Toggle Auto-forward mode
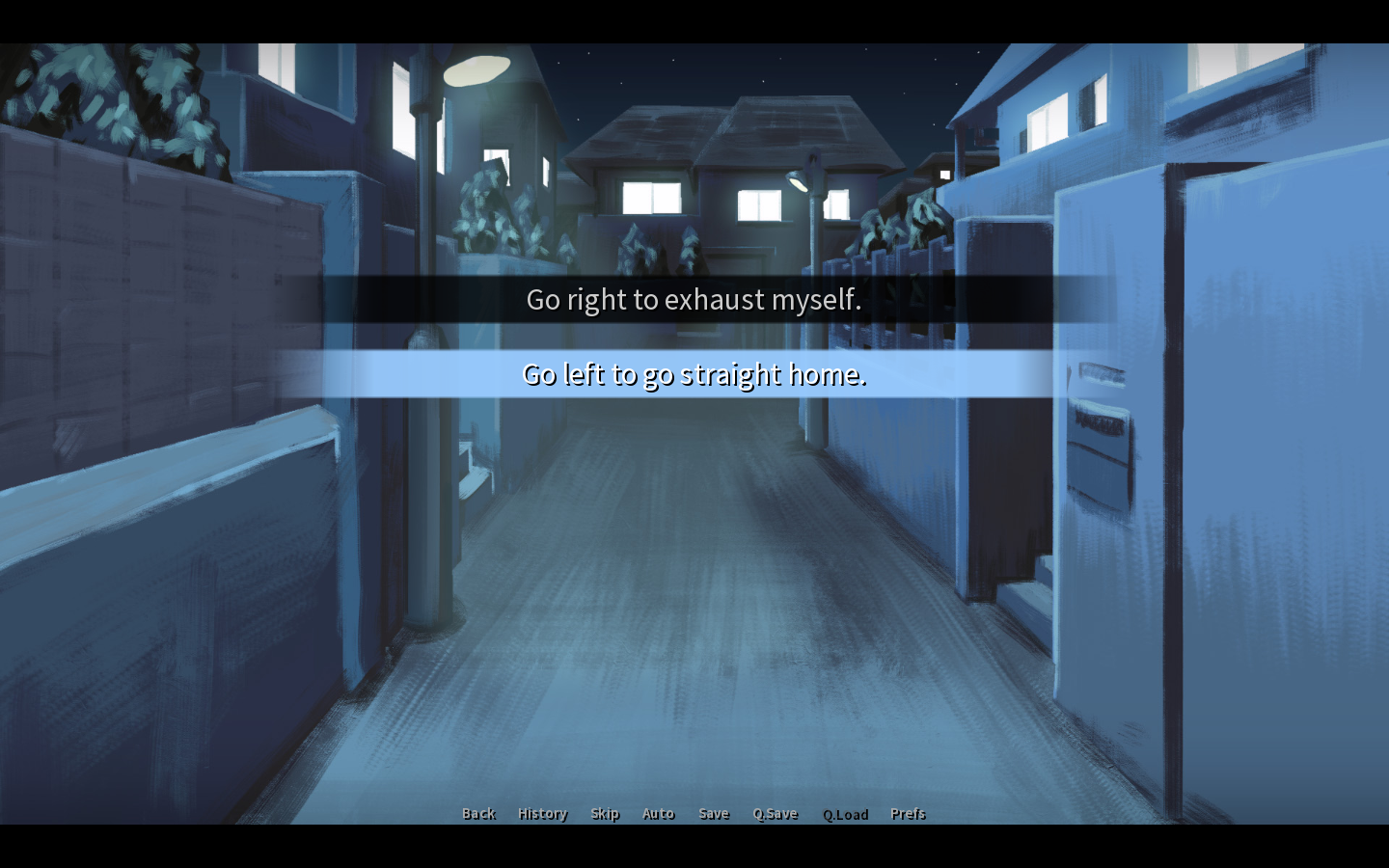The width and height of the screenshot is (1389, 868). tap(658, 814)
